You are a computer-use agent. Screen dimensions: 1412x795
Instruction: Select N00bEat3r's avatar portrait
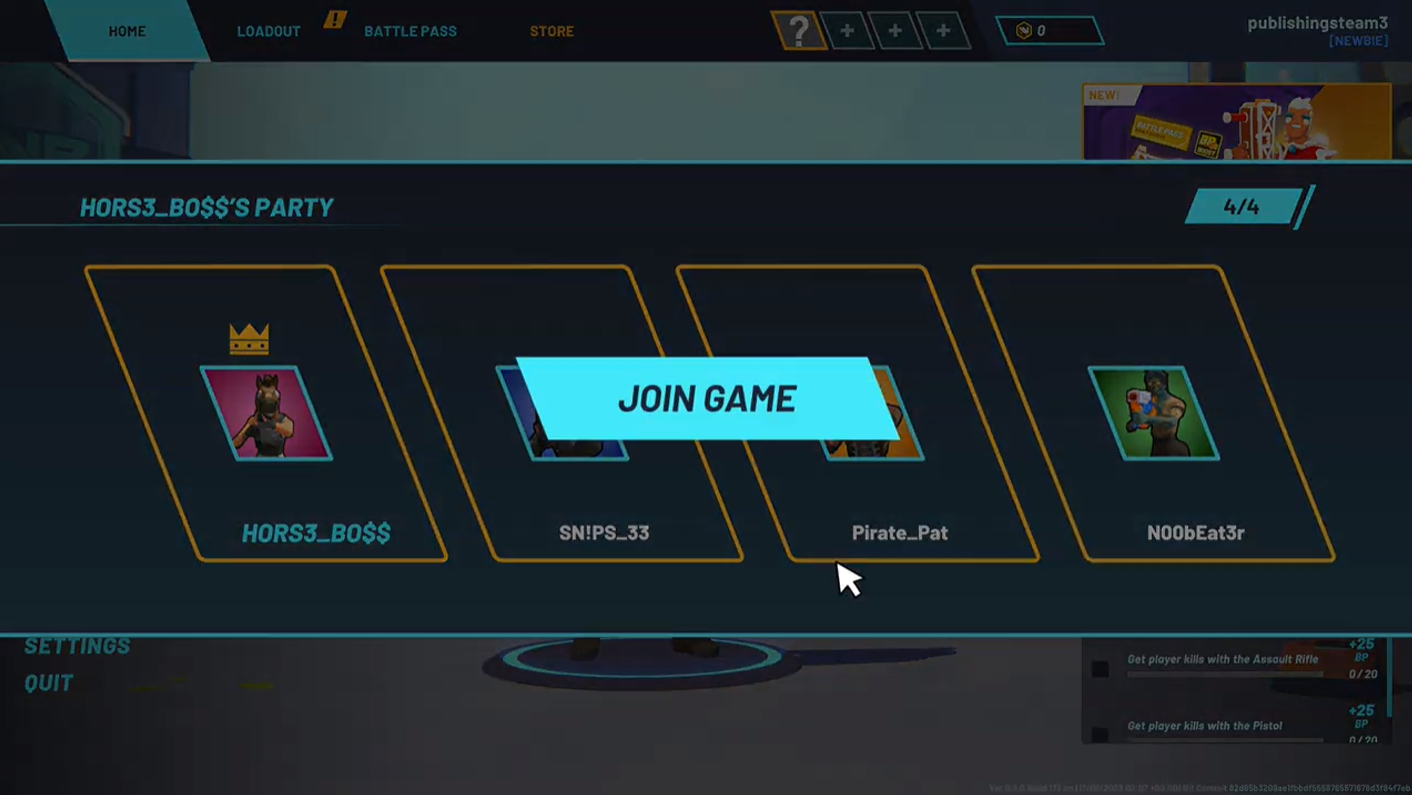pos(1155,413)
